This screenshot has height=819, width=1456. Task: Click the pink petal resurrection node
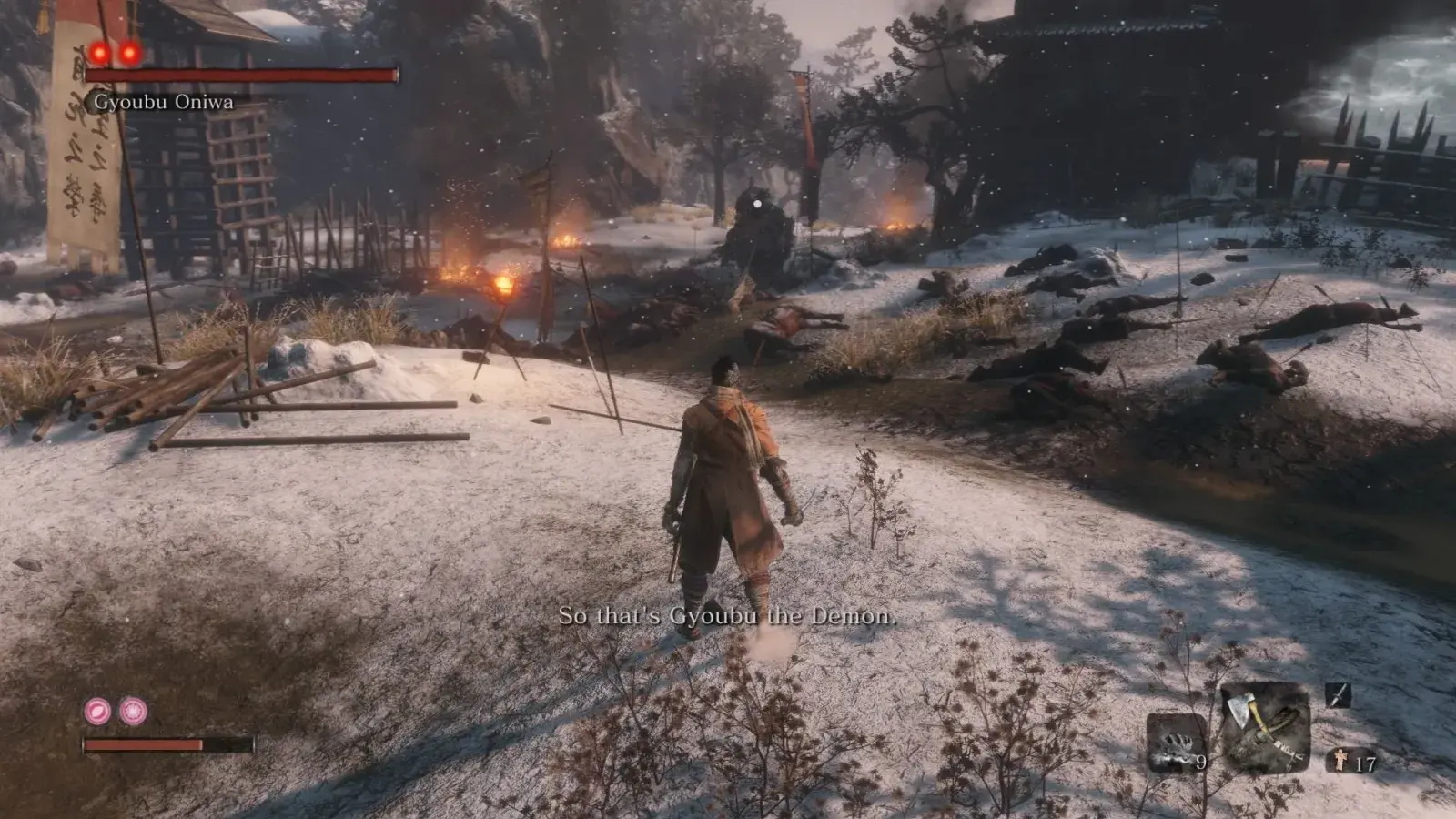point(97,711)
